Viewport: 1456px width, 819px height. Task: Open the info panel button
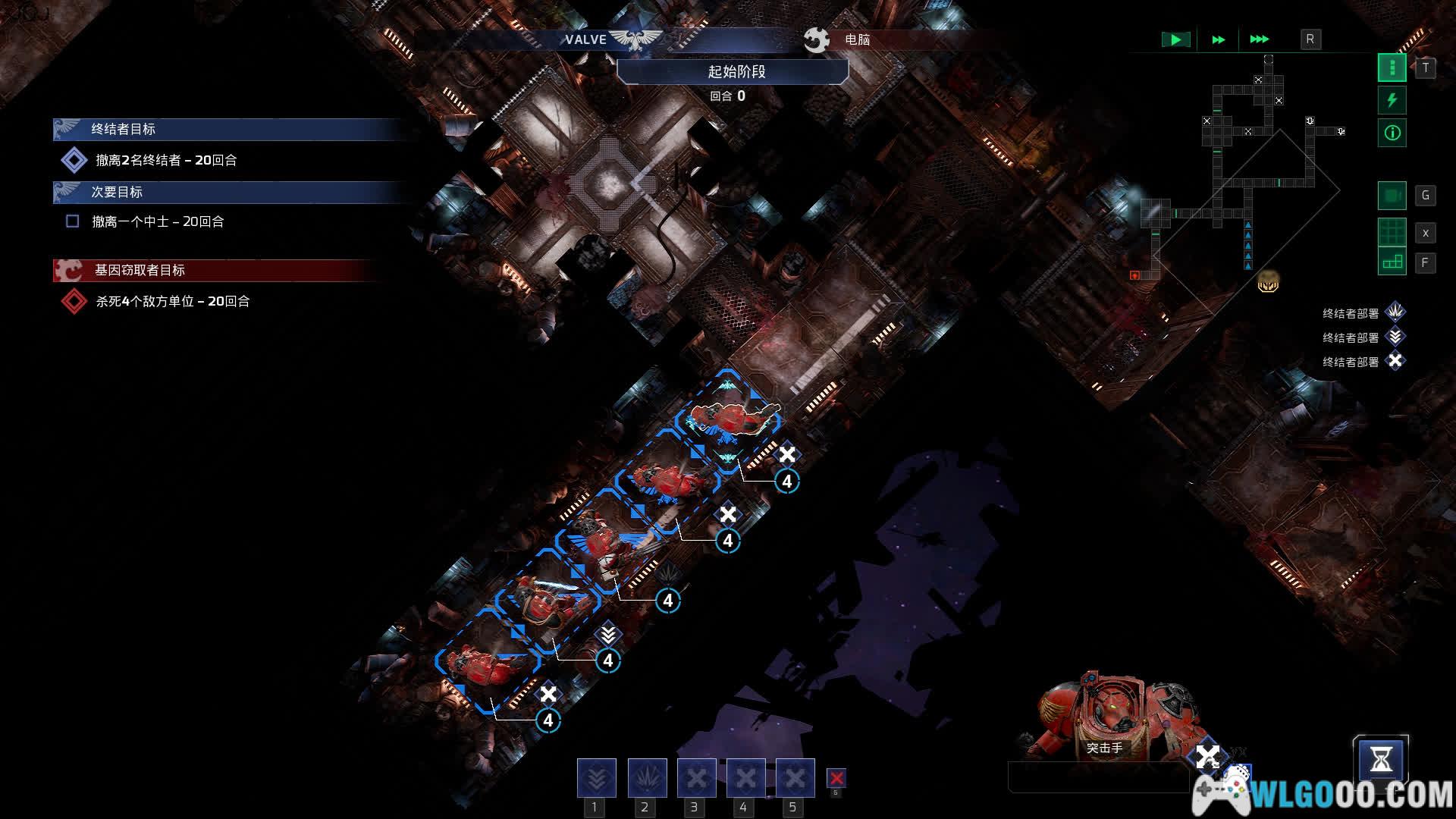pos(1392,133)
